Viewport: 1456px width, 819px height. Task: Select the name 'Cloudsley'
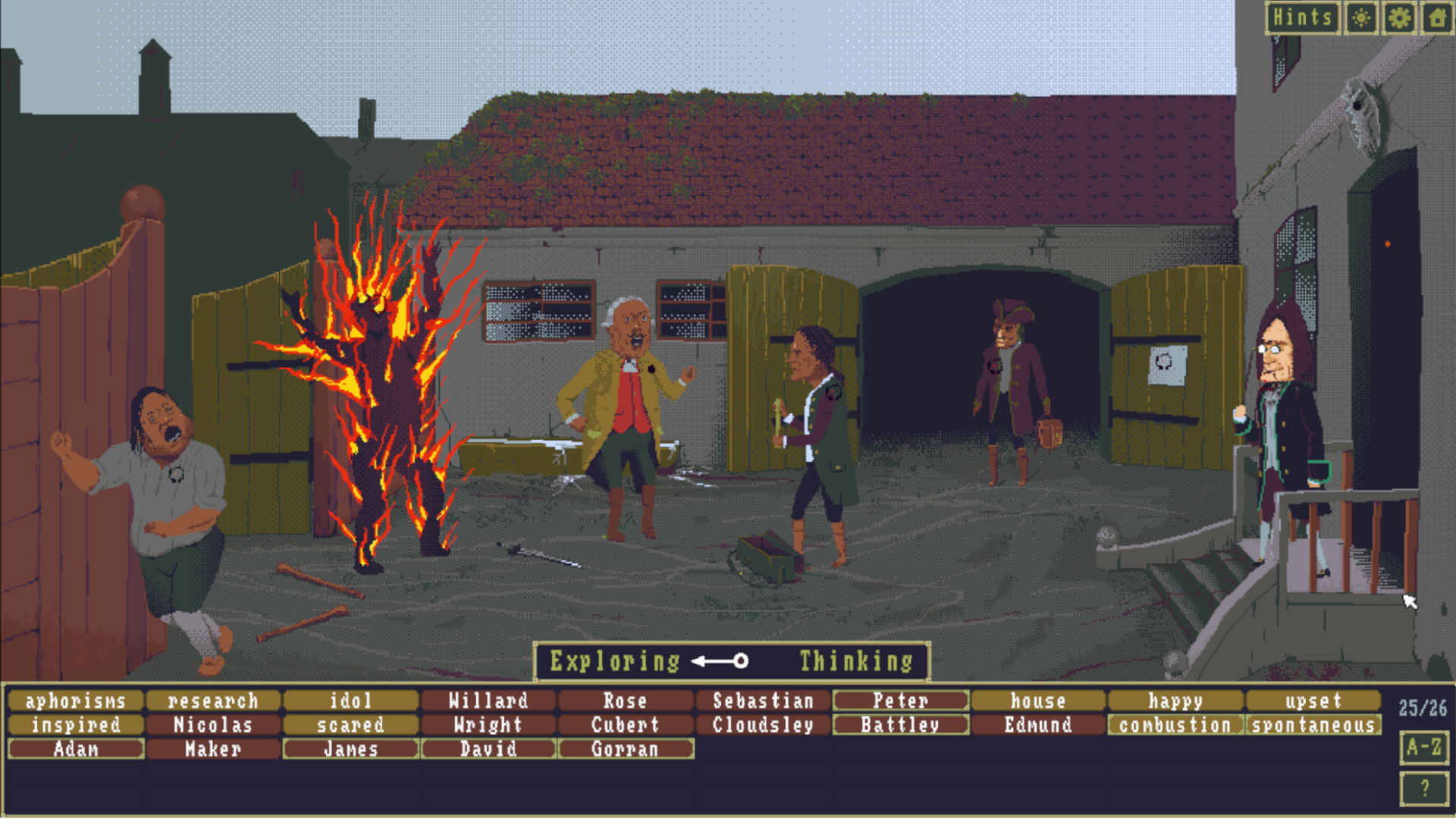761,725
